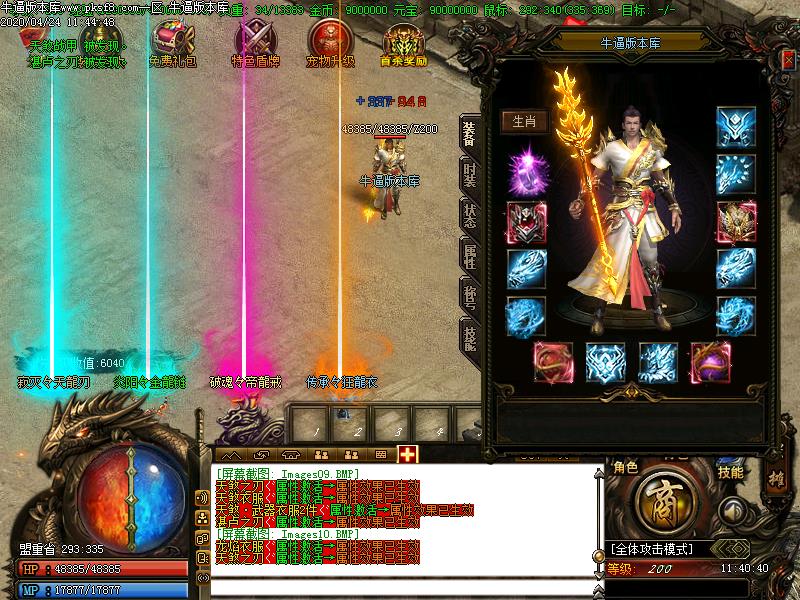Select the golden winged medal equipment slot
Viewport: 800px width, 600px height.
(x=736, y=221)
